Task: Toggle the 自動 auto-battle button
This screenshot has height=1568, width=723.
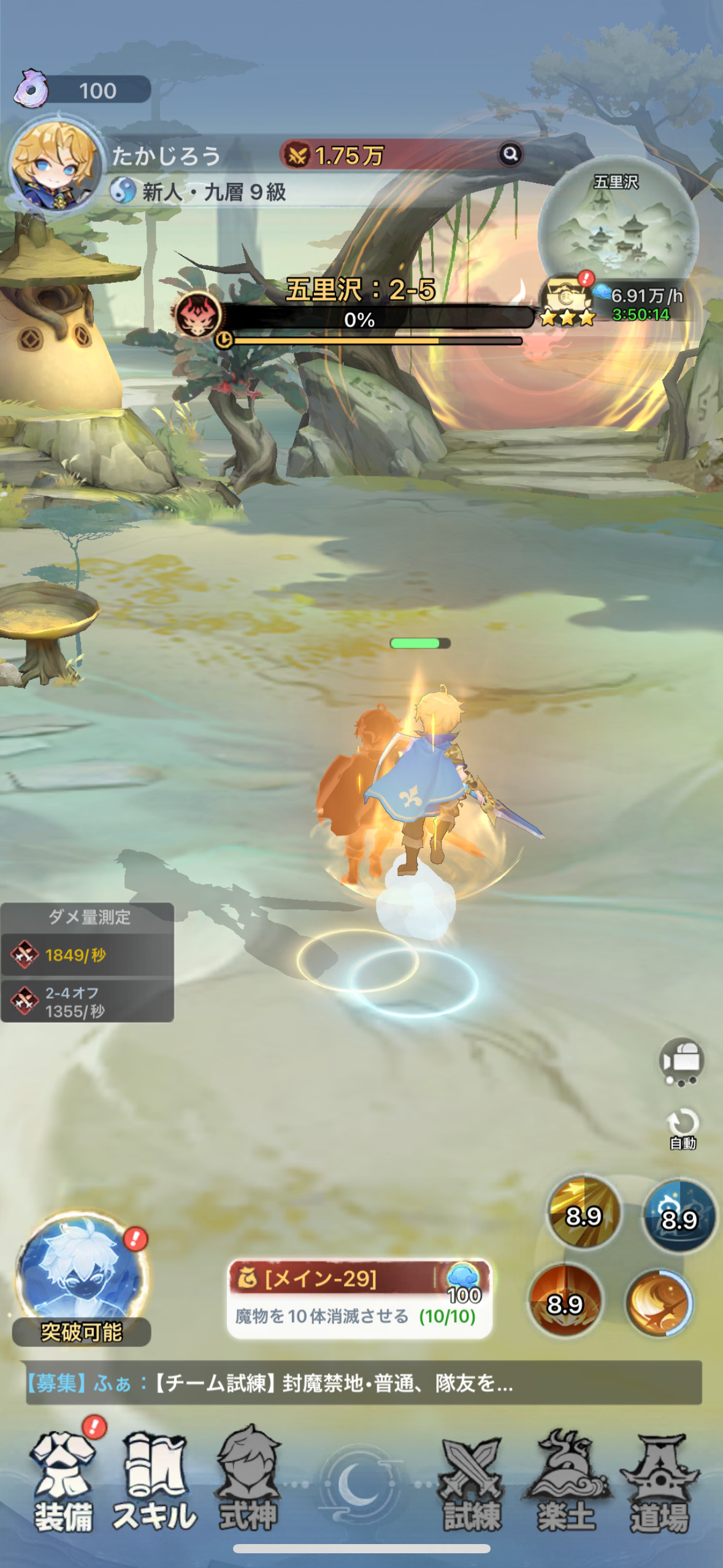Action: point(683,1128)
